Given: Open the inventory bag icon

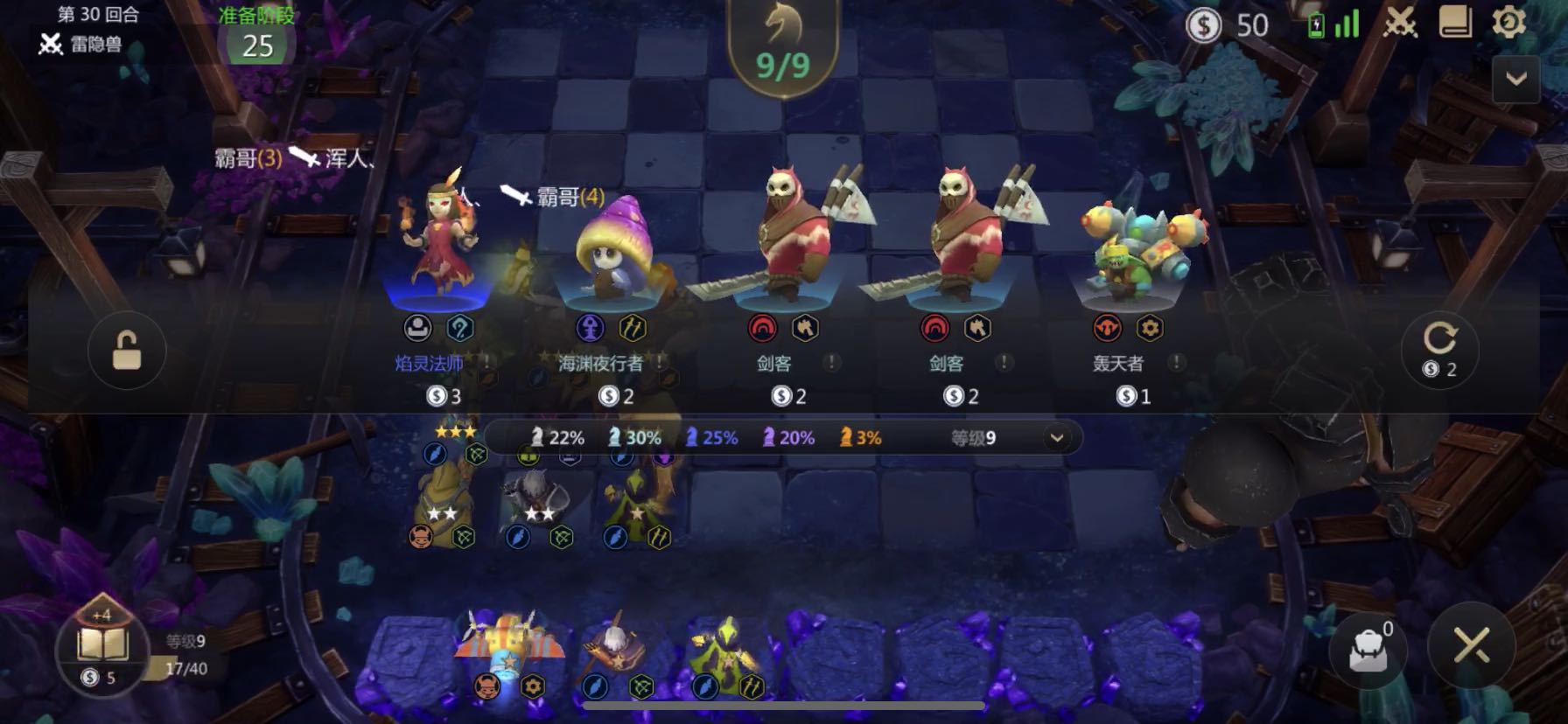Looking at the screenshot, I should click(1369, 649).
